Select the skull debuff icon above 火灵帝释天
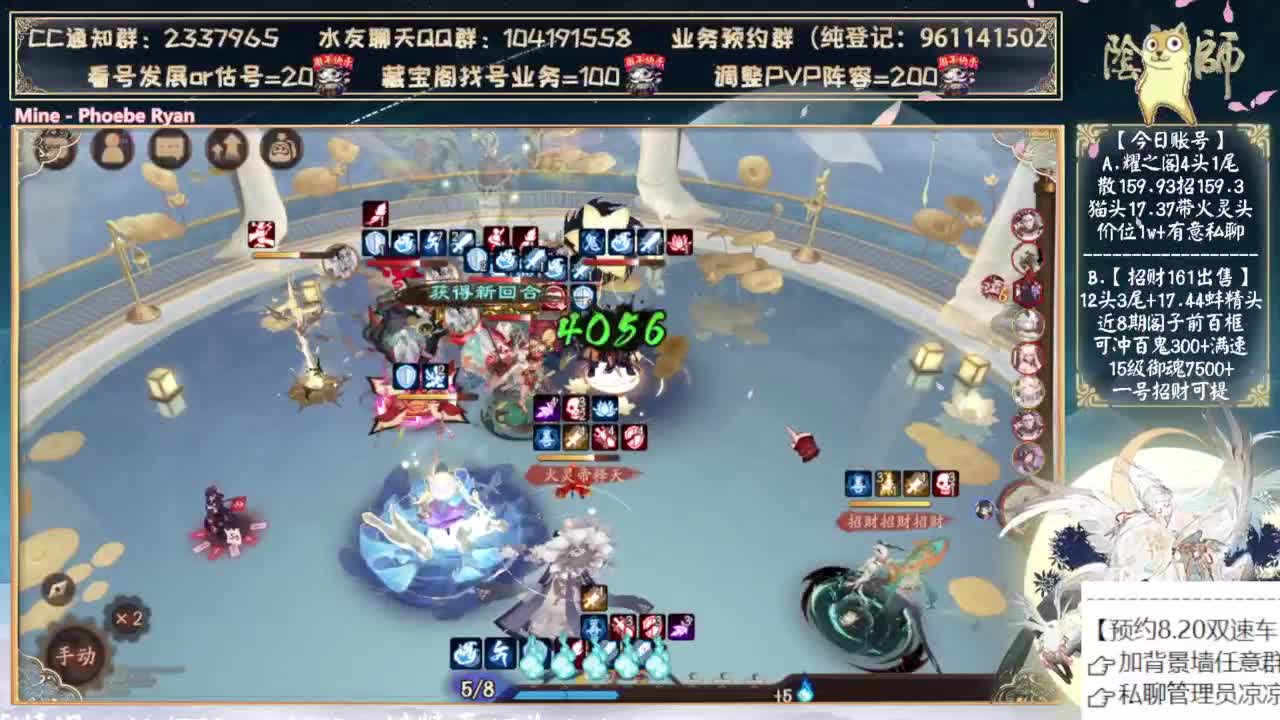 pyautogui.click(x=576, y=410)
